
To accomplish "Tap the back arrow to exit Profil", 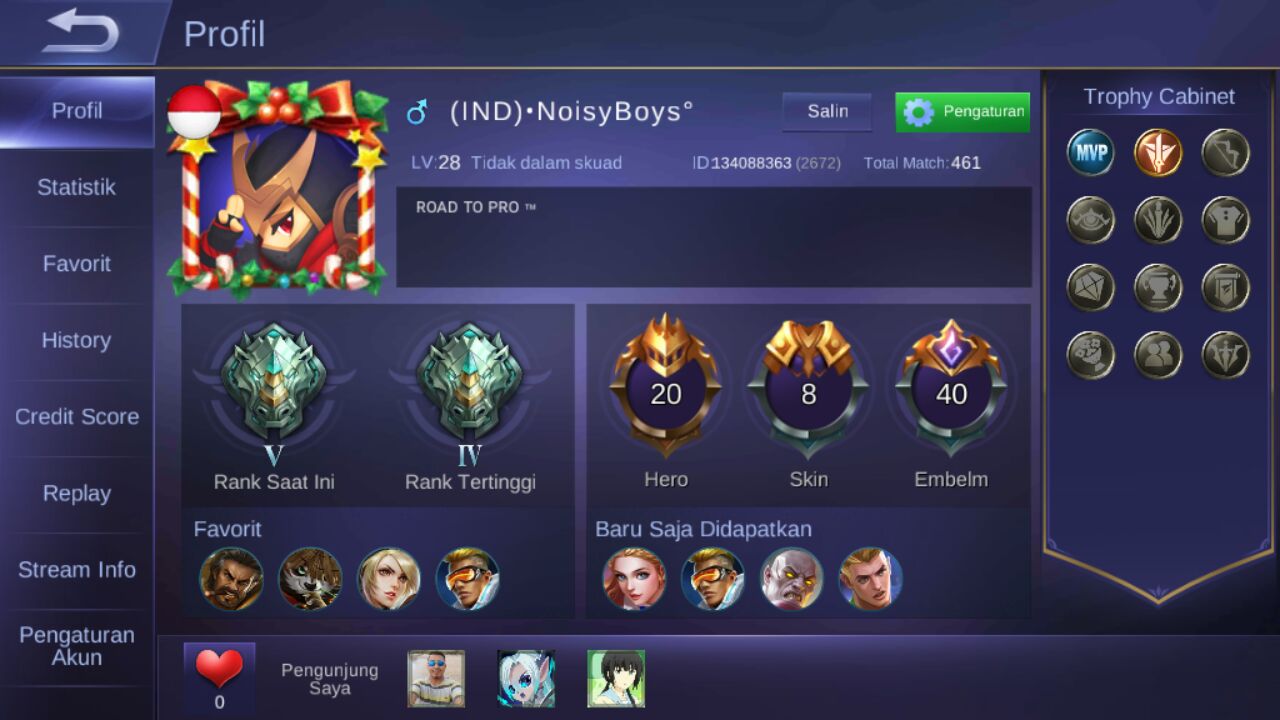I will point(80,32).
